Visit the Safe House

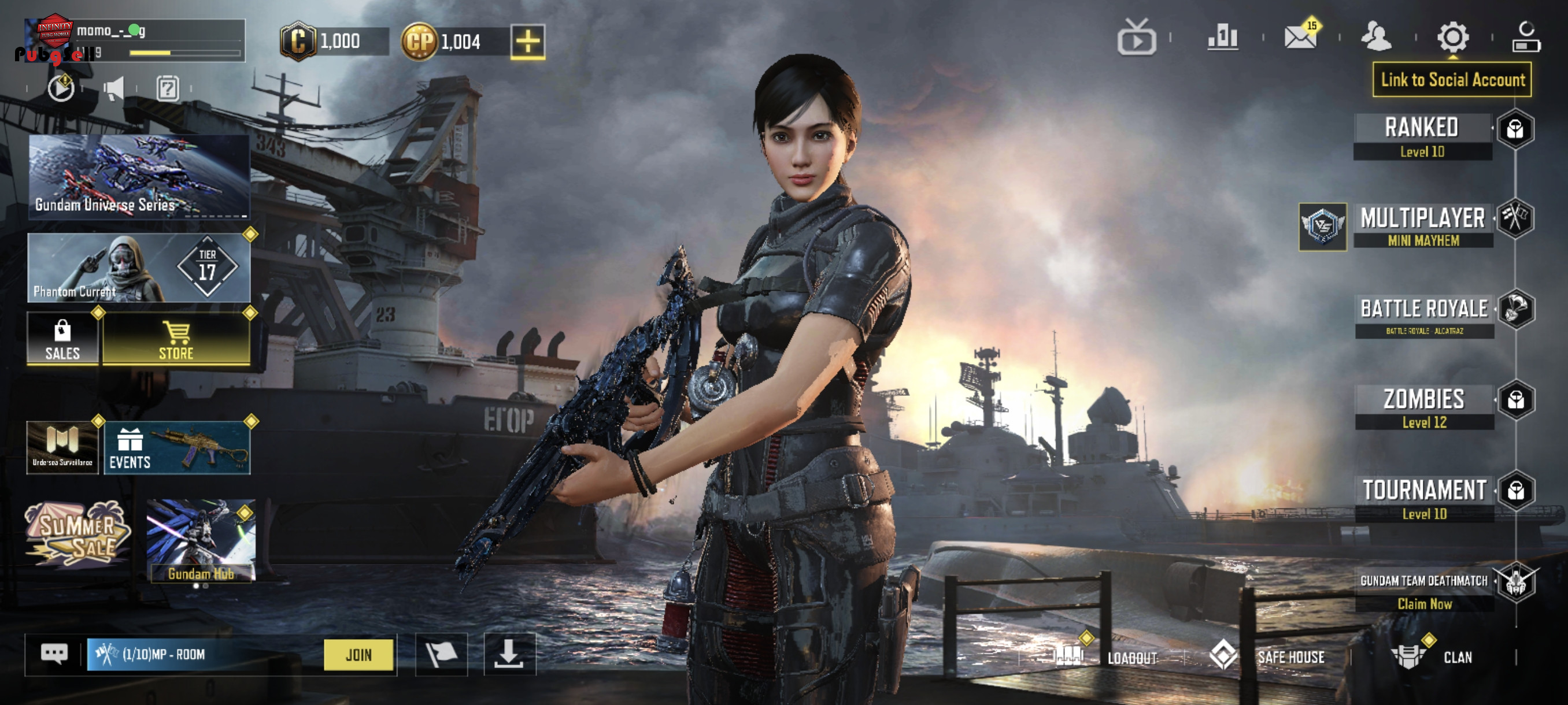tap(1269, 656)
